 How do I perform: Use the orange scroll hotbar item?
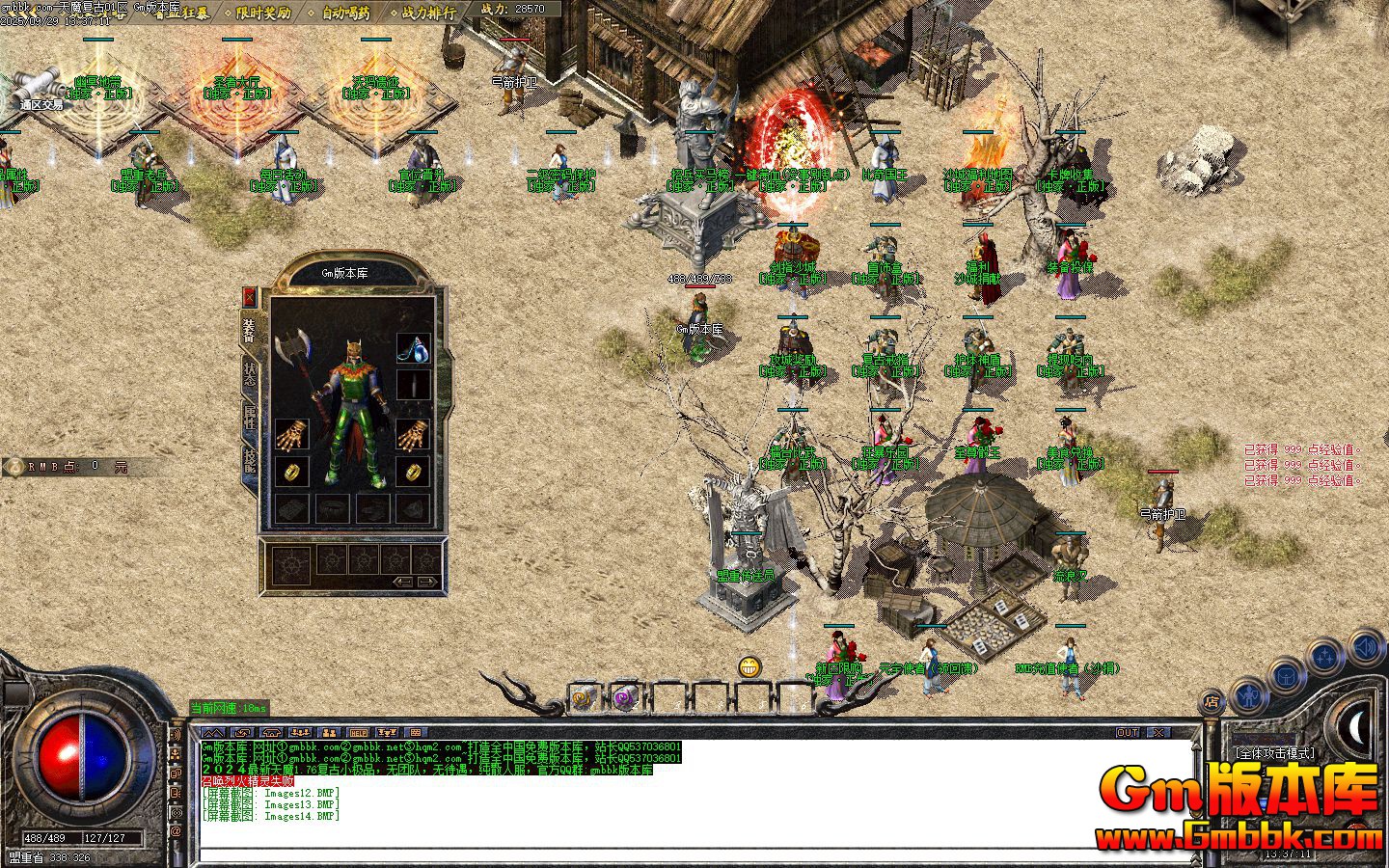[583, 696]
